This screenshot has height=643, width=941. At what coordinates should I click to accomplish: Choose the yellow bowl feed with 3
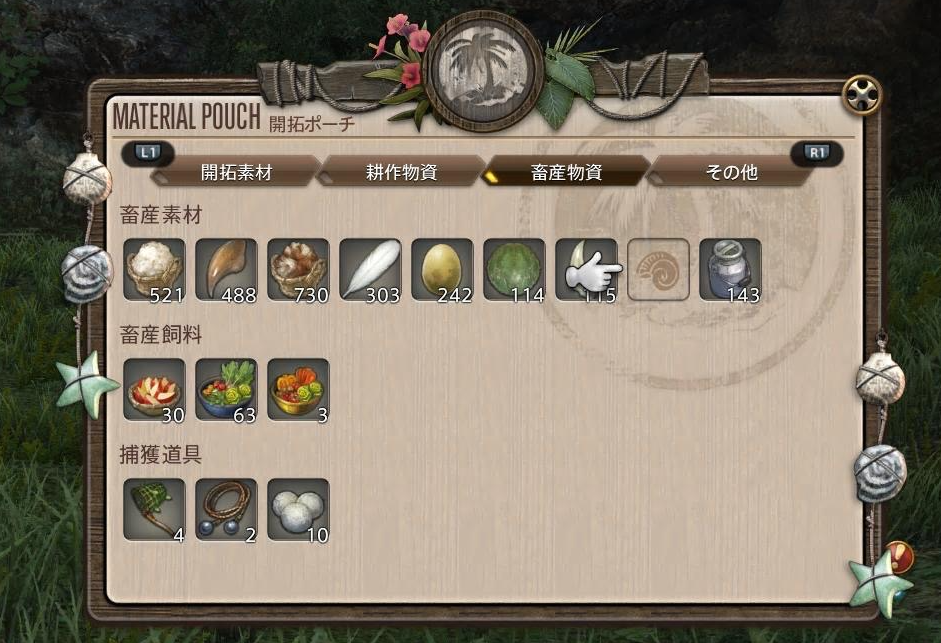298,389
